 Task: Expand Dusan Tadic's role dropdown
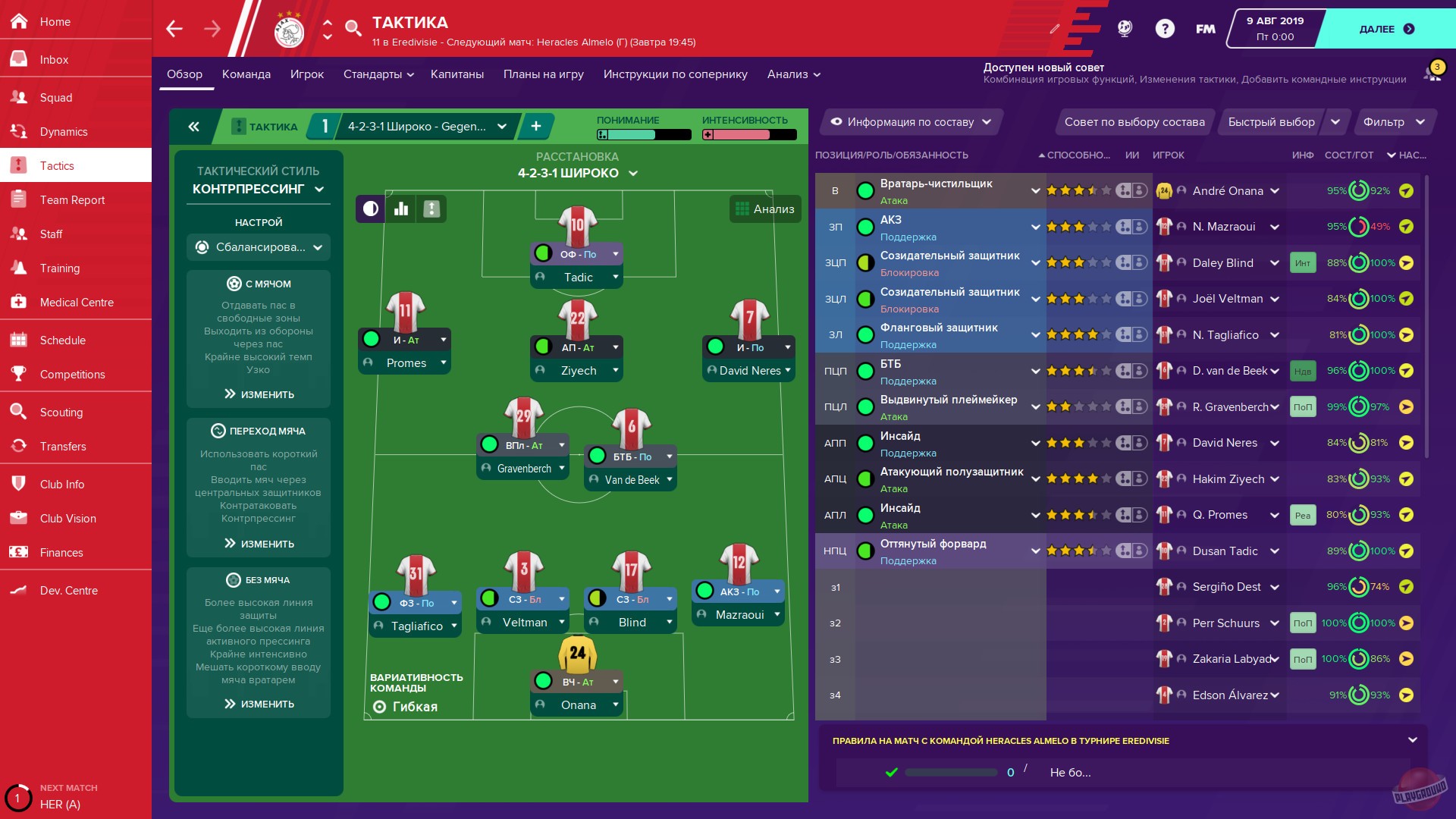tap(1036, 551)
